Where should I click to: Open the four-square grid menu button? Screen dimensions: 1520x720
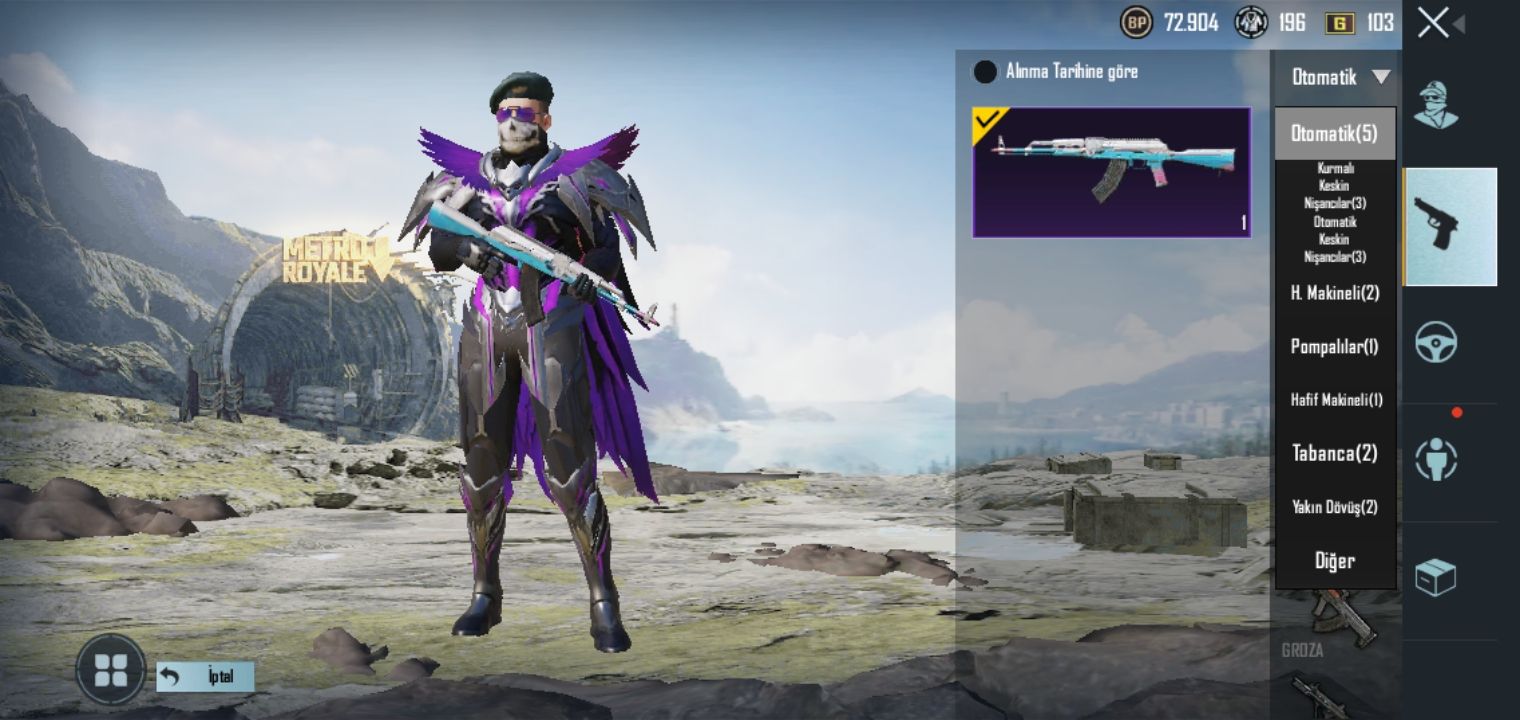click(110, 669)
